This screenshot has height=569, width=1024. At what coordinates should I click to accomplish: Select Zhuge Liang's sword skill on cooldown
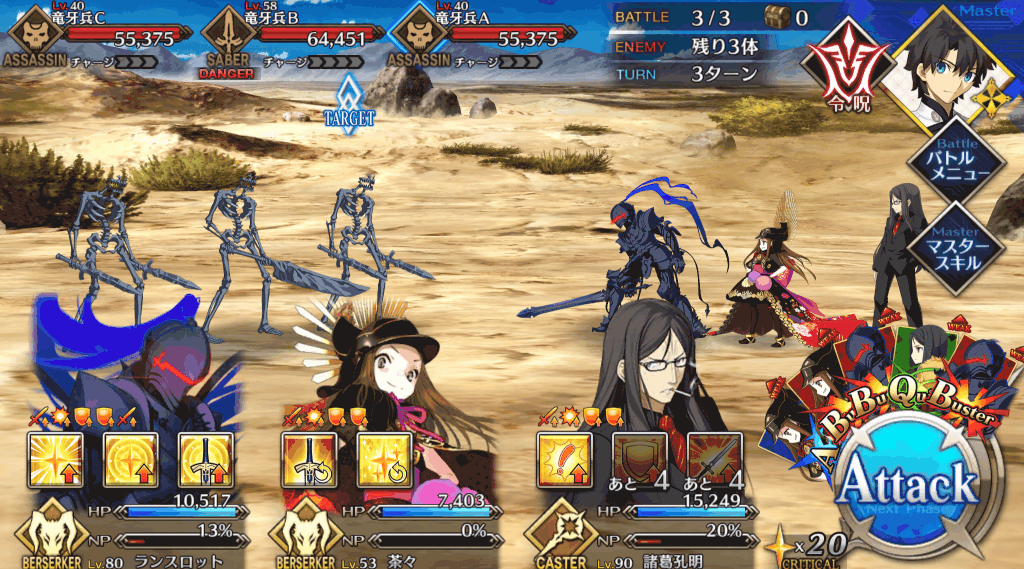(x=714, y=459)
